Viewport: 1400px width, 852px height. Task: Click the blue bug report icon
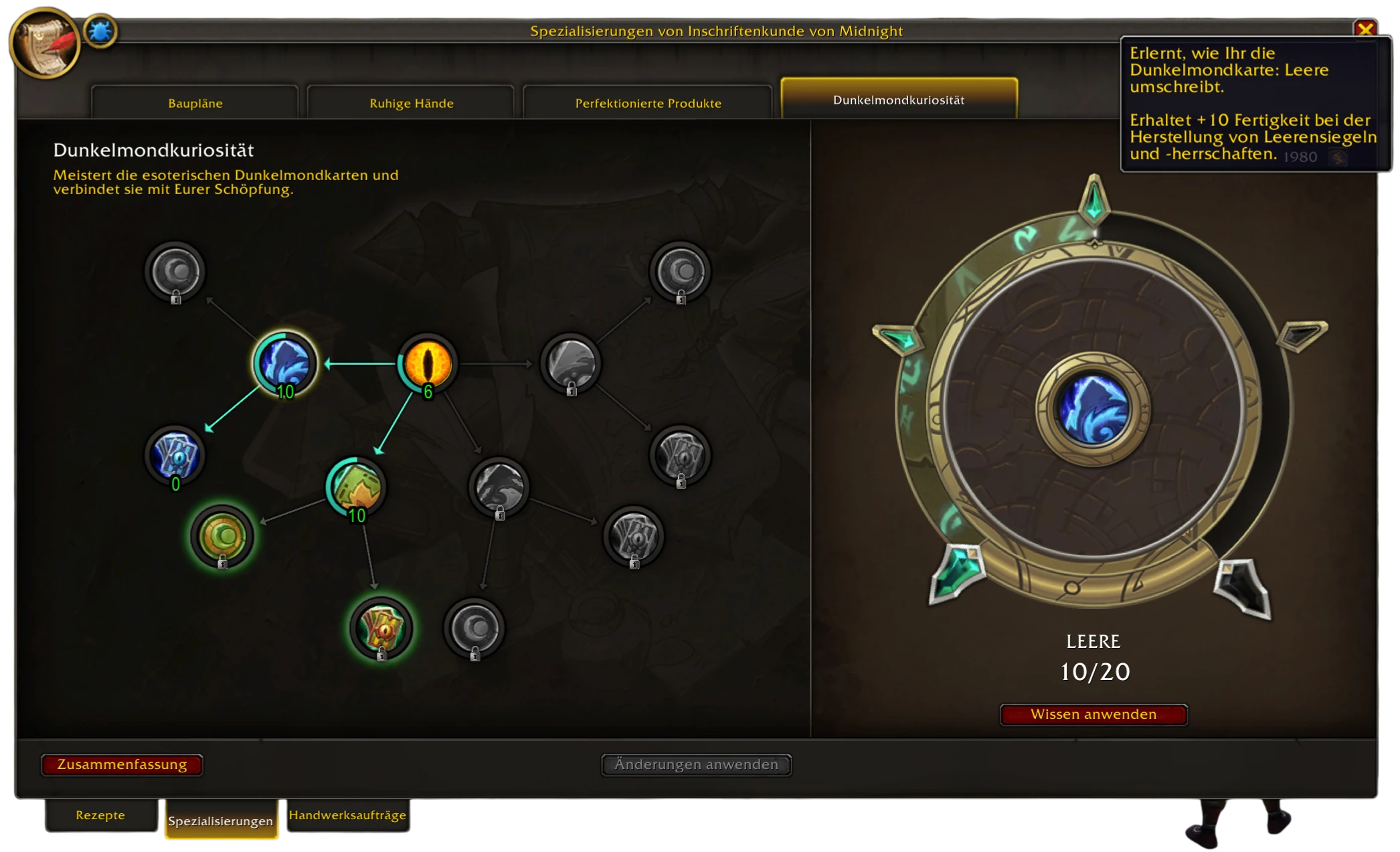tap(100, 31)
